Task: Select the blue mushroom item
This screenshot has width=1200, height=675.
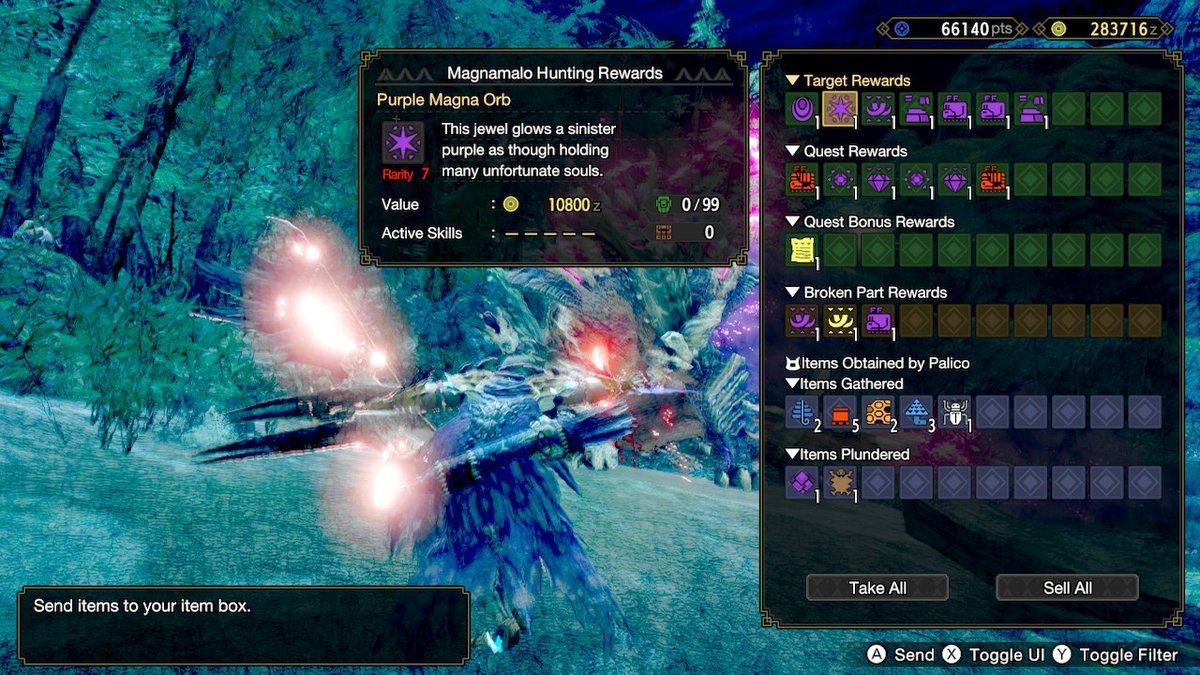Action: [x=916, y=411]
